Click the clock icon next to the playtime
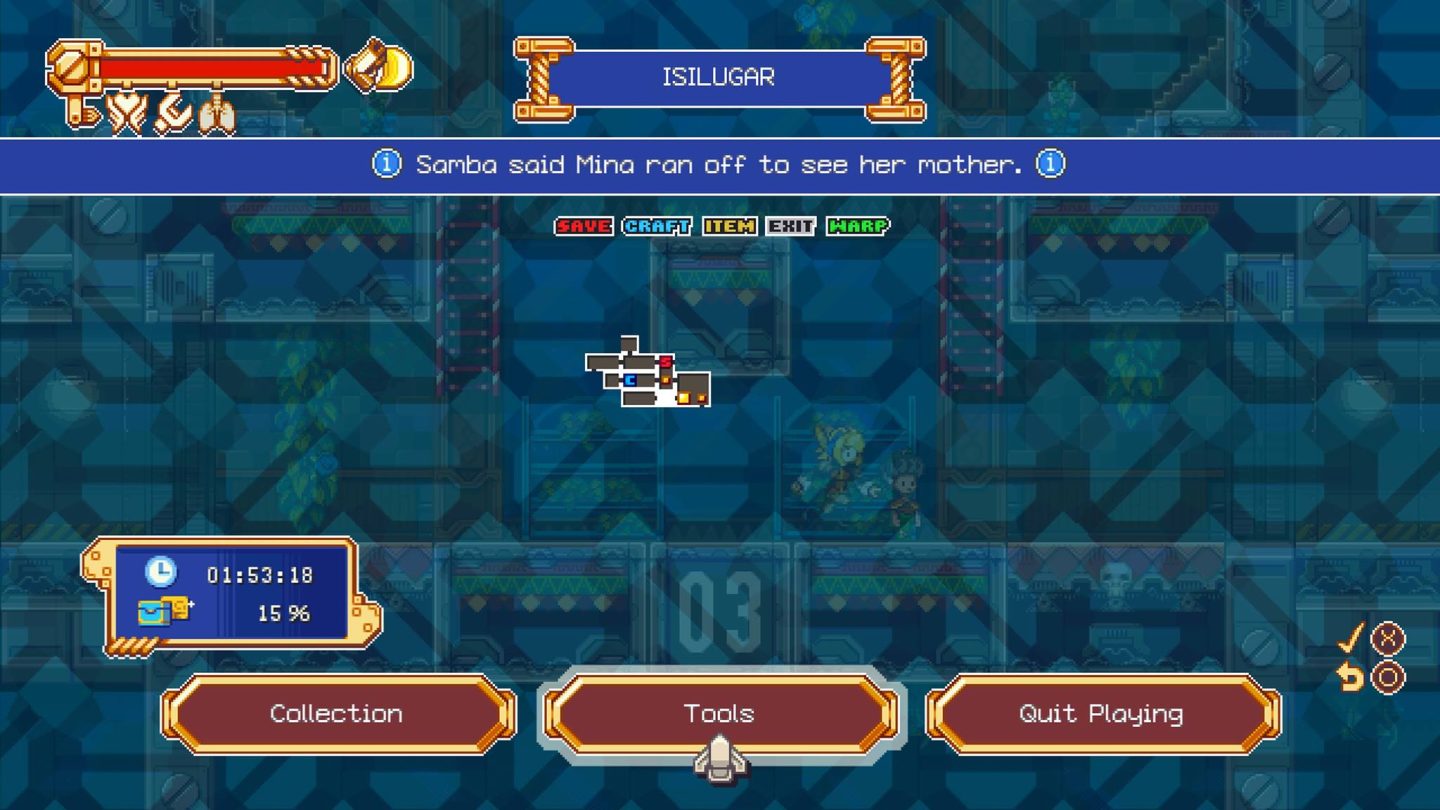 pyautogui.click(x=160, y=572)
